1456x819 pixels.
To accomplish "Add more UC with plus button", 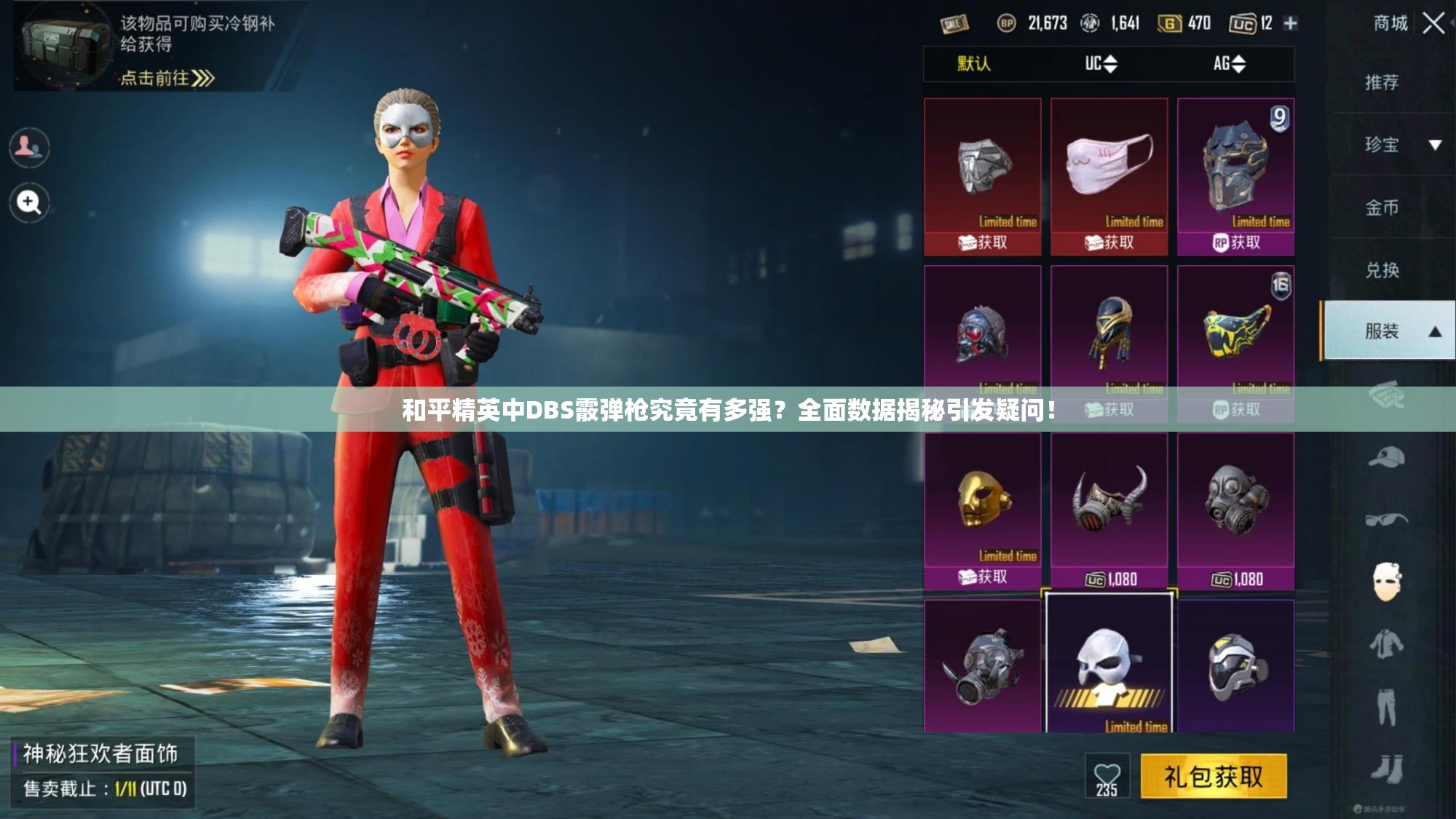I will pyautogui.click(x=1290, y=23).
